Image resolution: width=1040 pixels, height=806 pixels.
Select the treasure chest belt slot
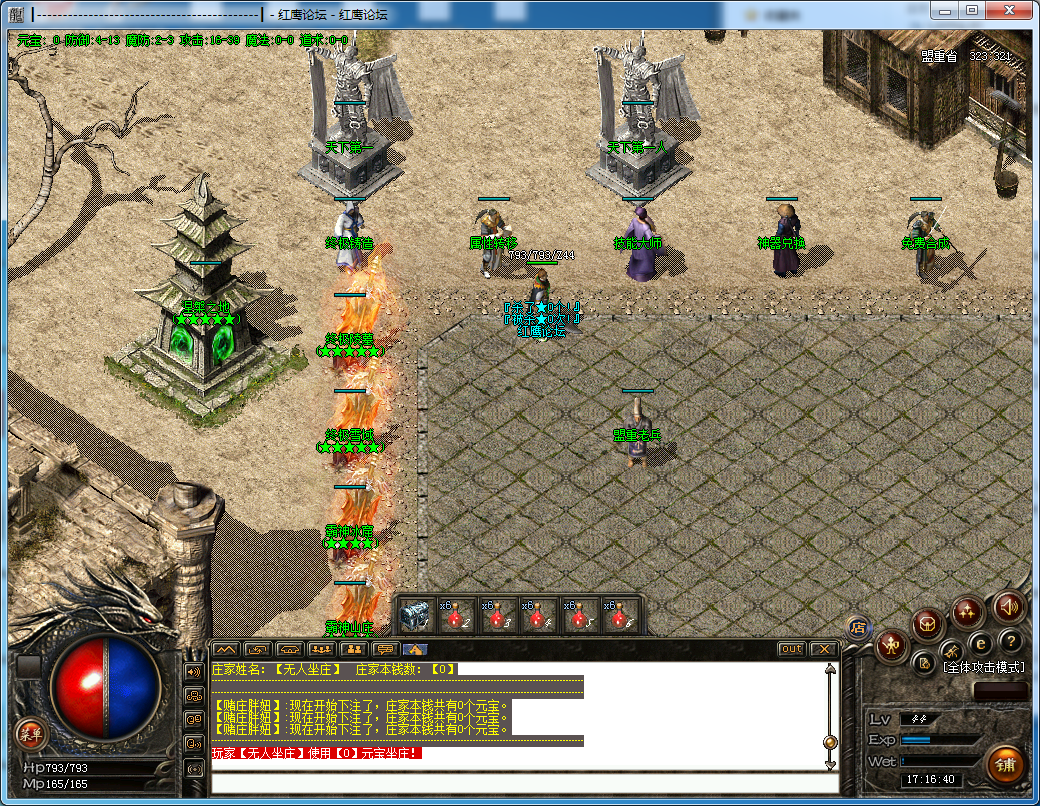415,614
